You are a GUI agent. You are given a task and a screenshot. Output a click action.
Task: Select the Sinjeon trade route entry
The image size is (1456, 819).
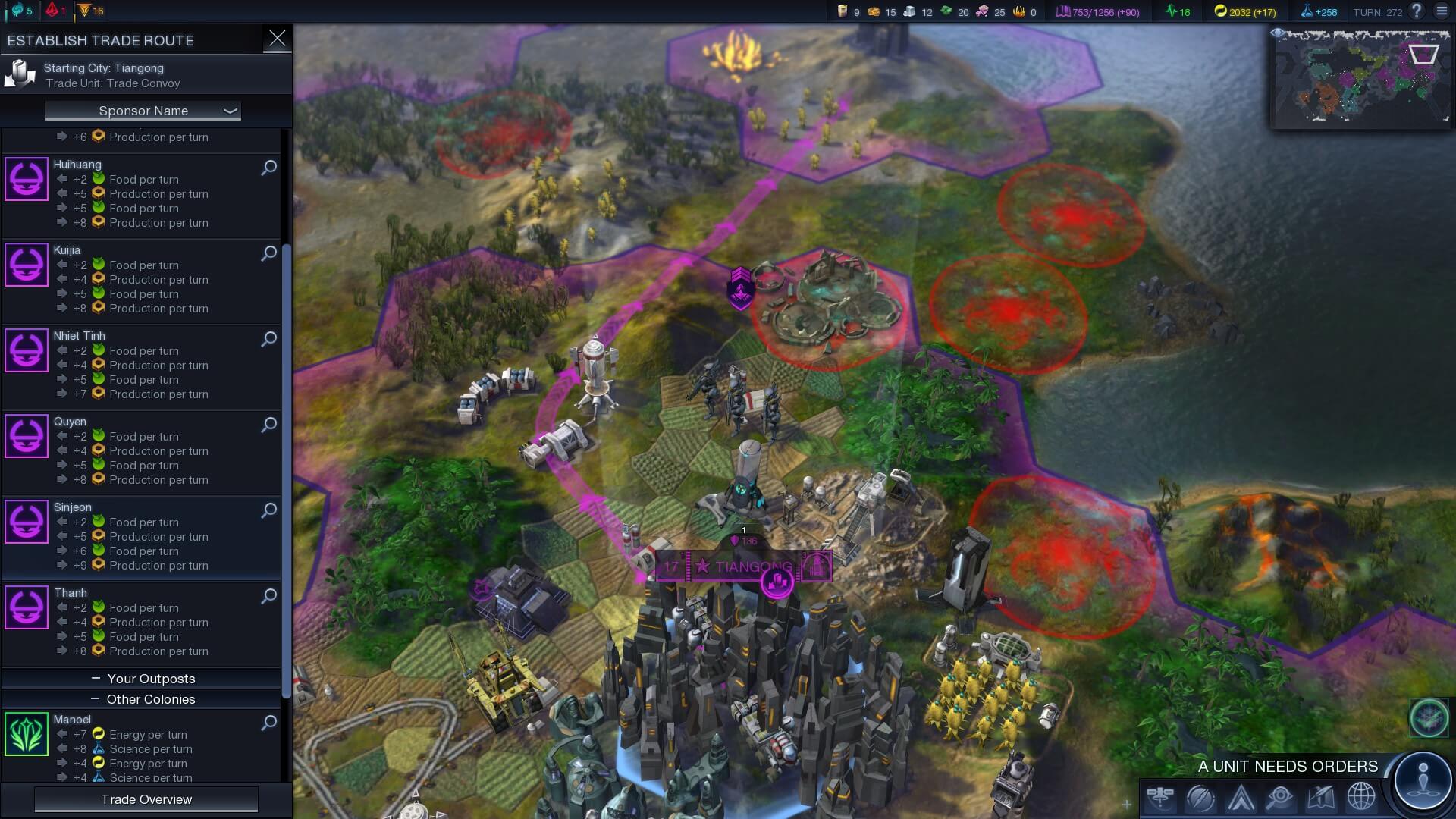136,538
